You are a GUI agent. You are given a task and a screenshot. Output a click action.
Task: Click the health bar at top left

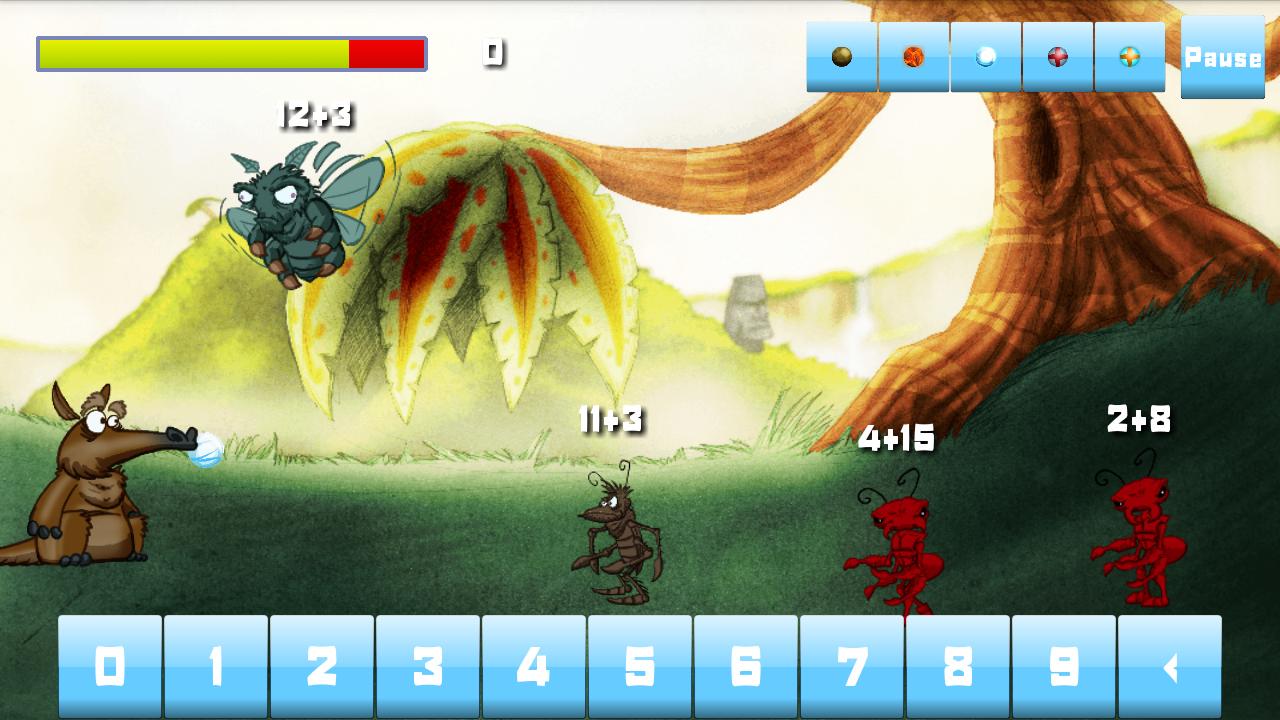coord(230,54)
